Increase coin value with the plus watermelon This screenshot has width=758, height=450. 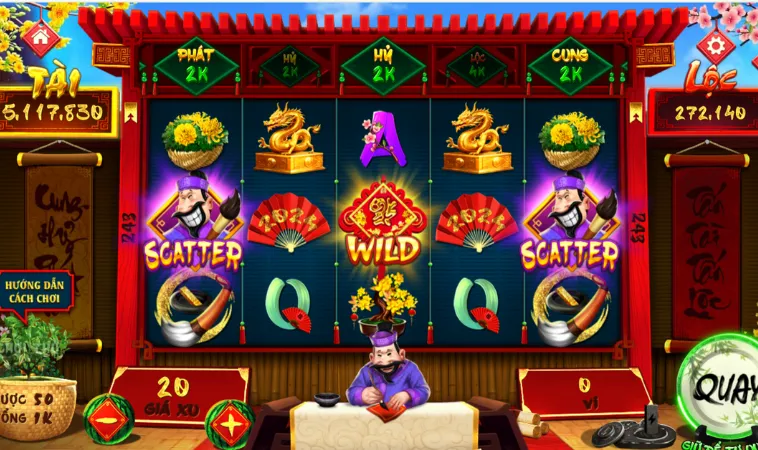(x=229, y=422)
